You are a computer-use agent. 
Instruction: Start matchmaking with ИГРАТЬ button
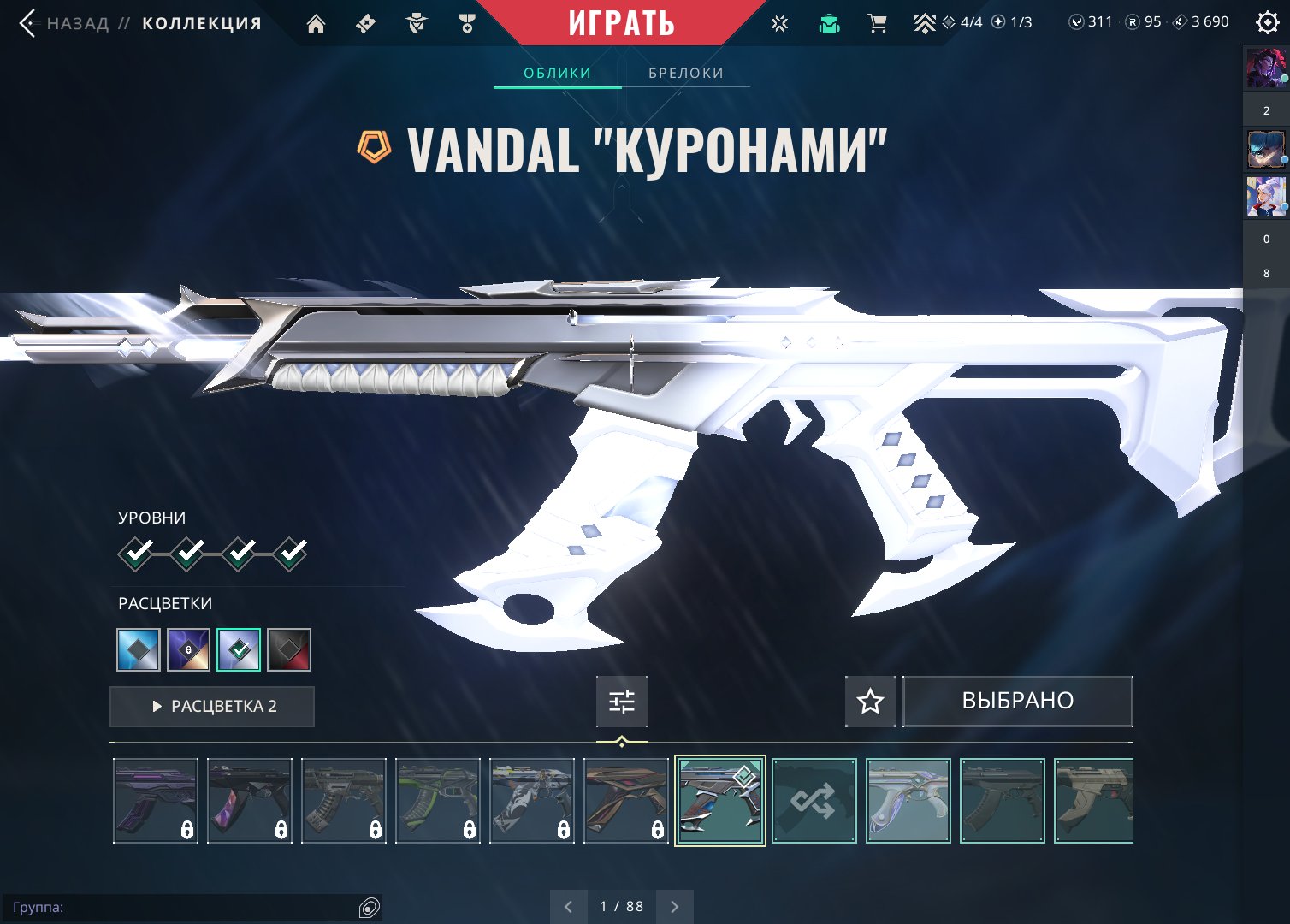click(x=621, y=23)
